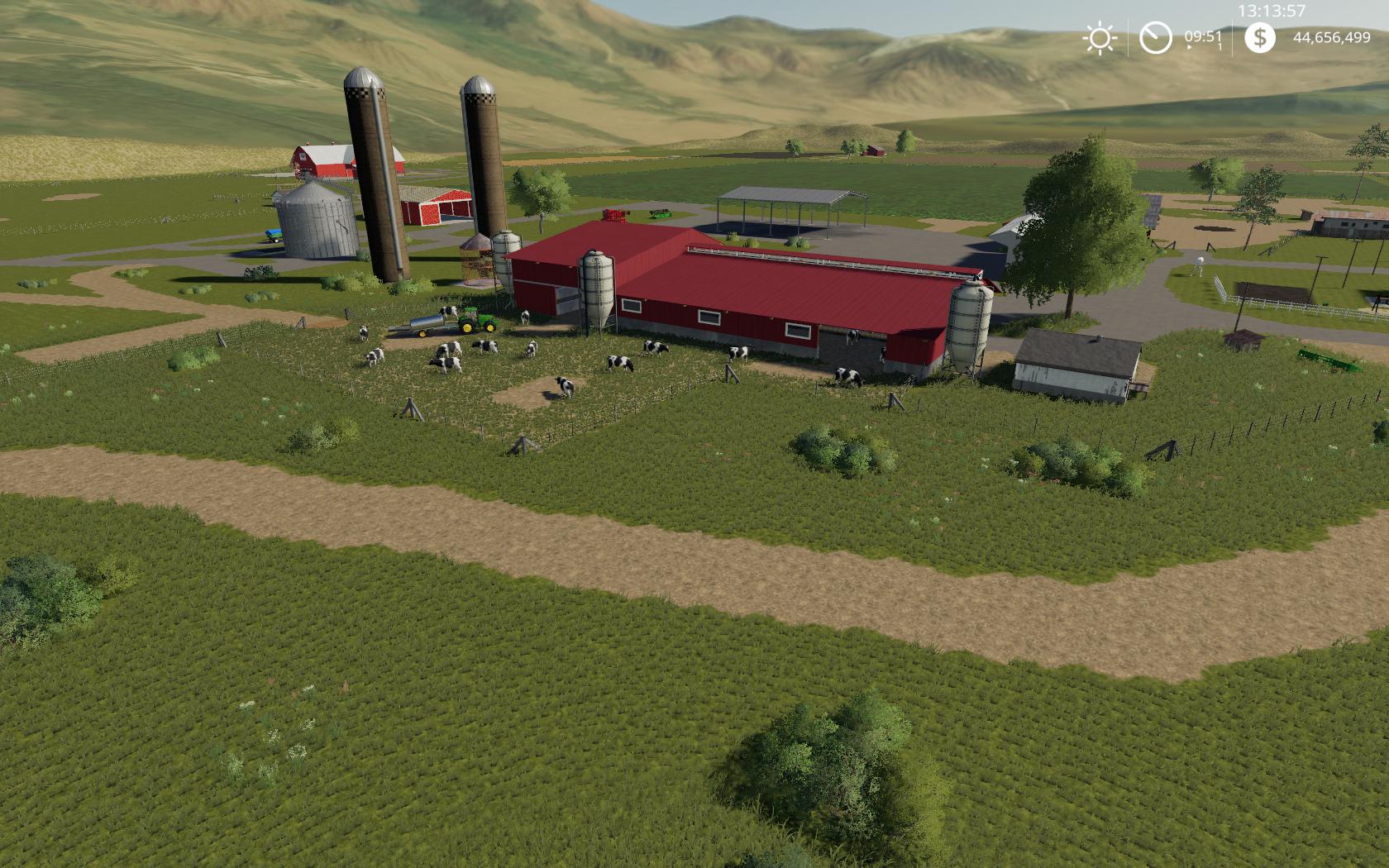
Task: Click the sun weather icon
Action: (1100, 38)
